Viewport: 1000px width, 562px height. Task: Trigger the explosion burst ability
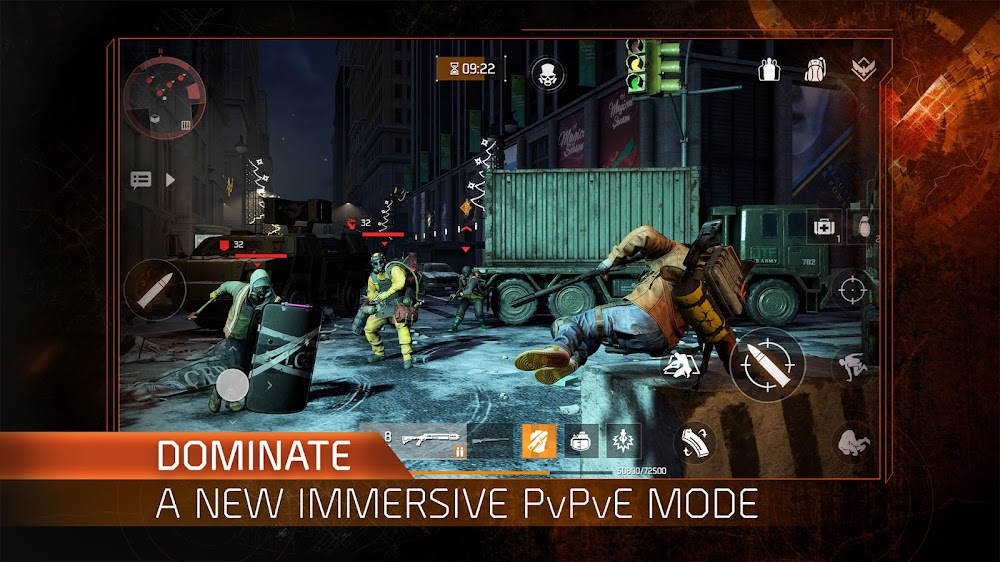click(624, 438)
